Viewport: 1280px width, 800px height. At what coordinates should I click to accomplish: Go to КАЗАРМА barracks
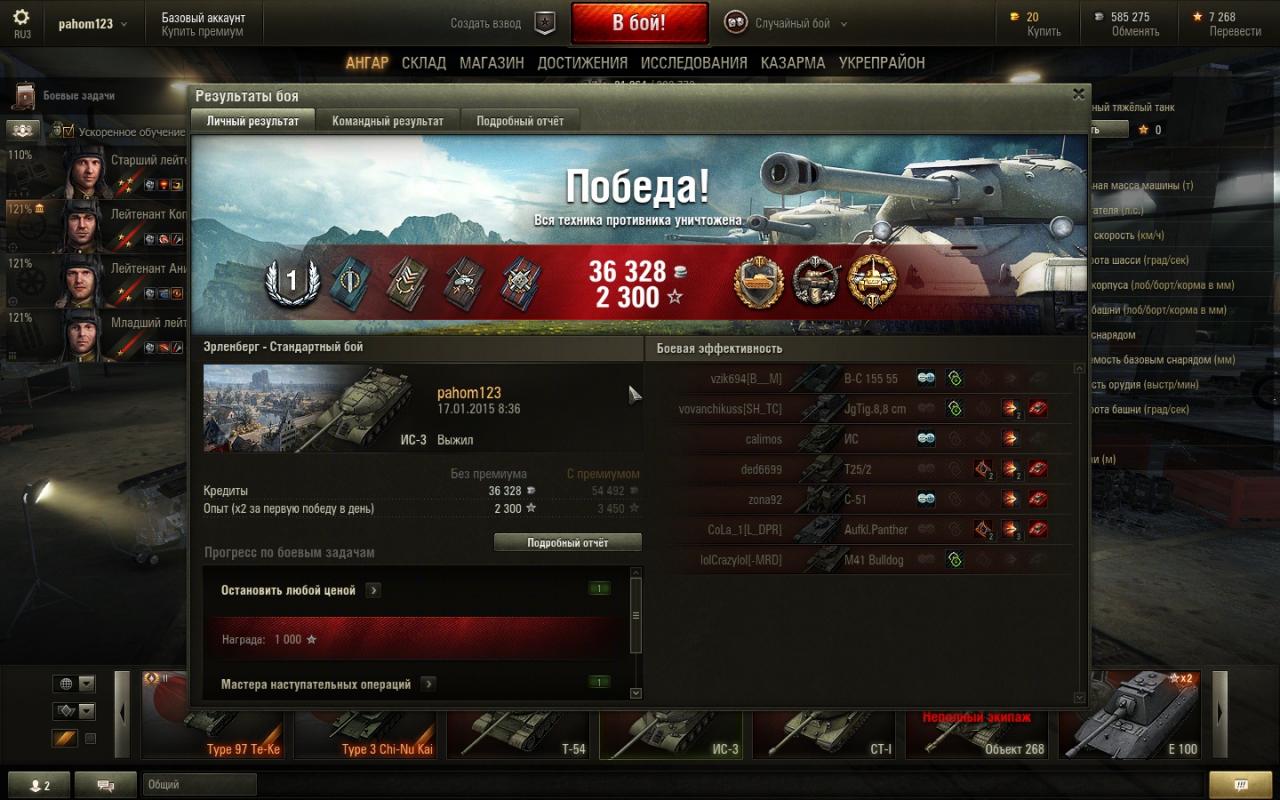click(793, 63)
